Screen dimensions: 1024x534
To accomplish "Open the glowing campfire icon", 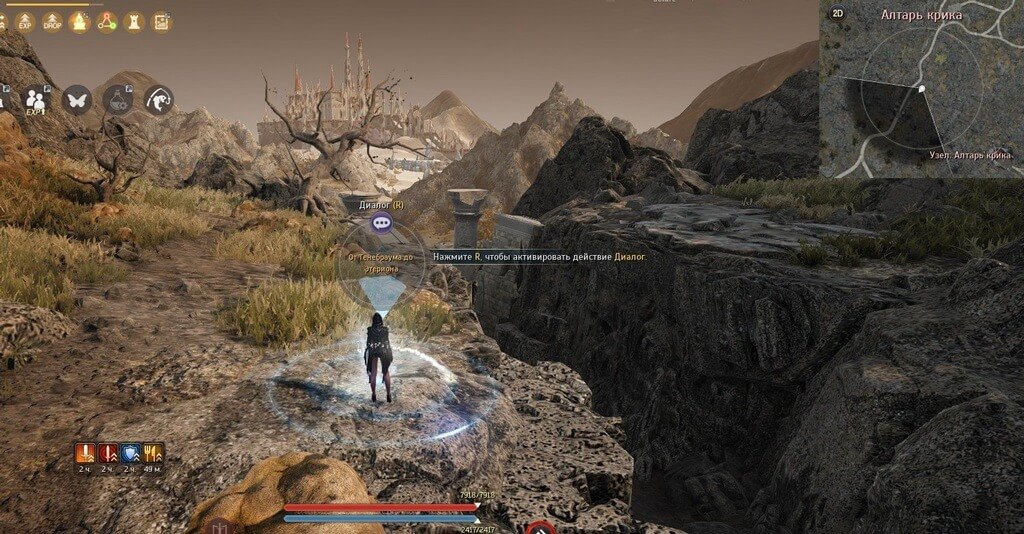I will coord(79,22).
